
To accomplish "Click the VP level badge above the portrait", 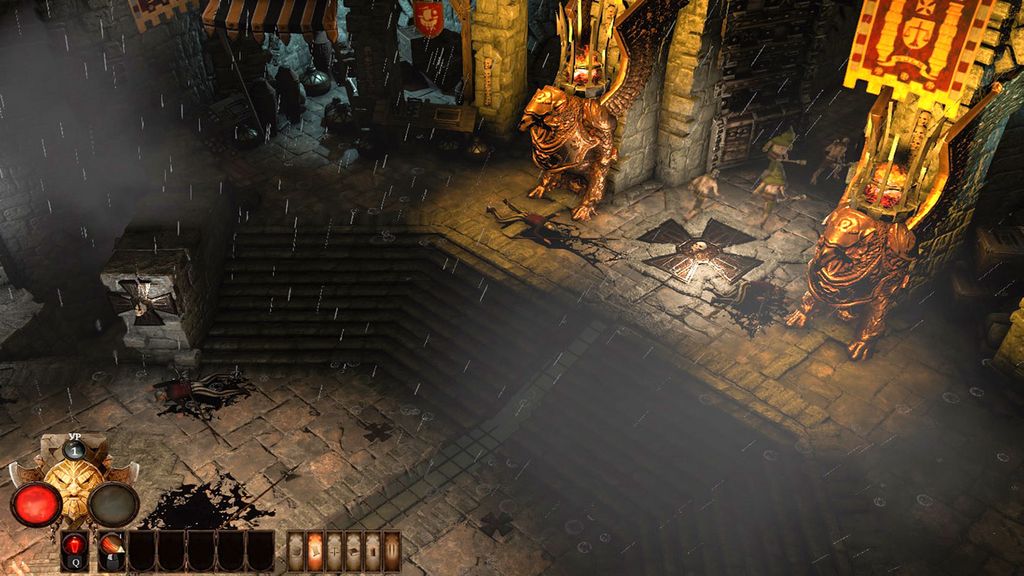I will click(x=74, y=449).
